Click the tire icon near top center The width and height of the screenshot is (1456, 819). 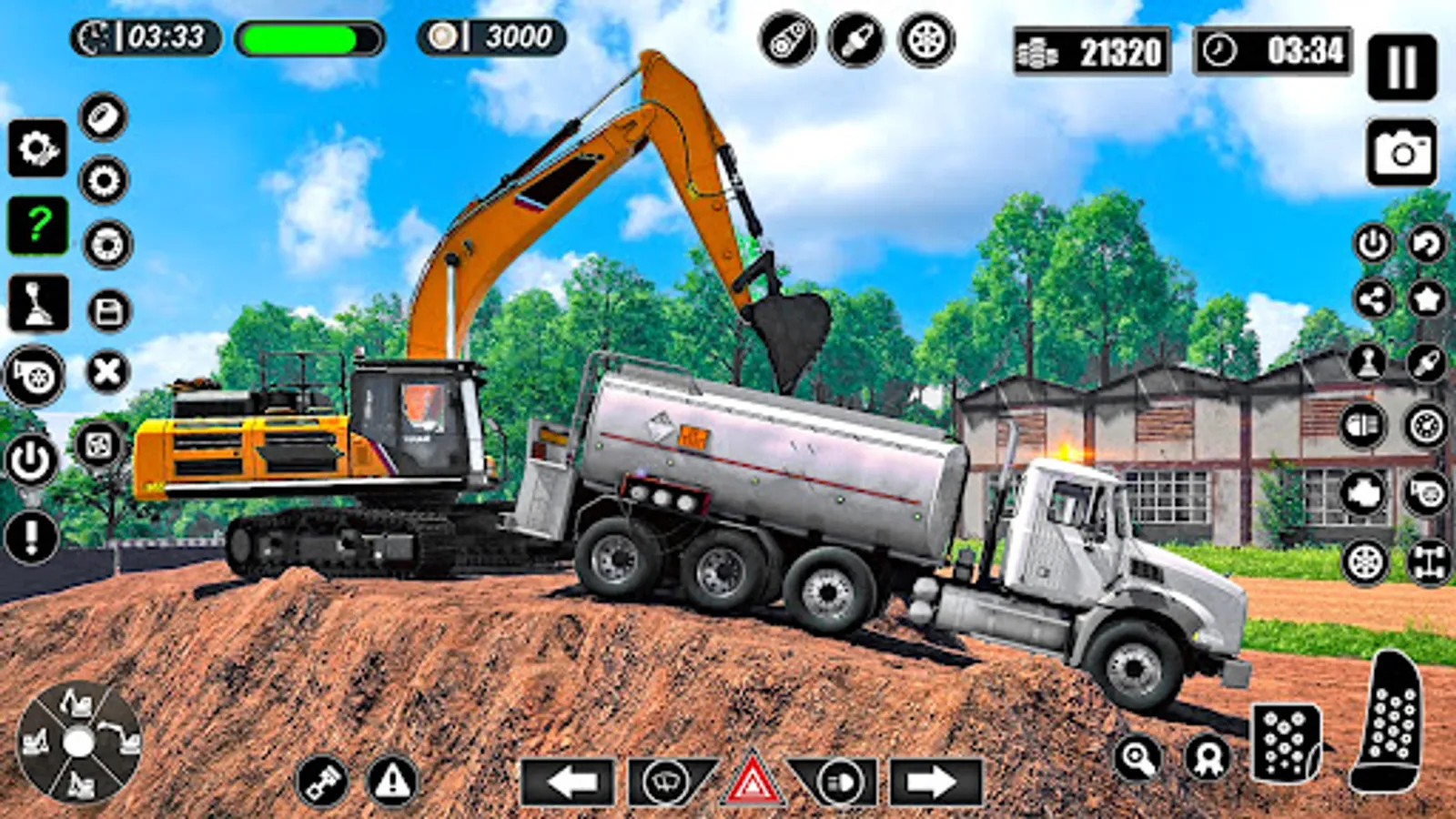(924, 41)
